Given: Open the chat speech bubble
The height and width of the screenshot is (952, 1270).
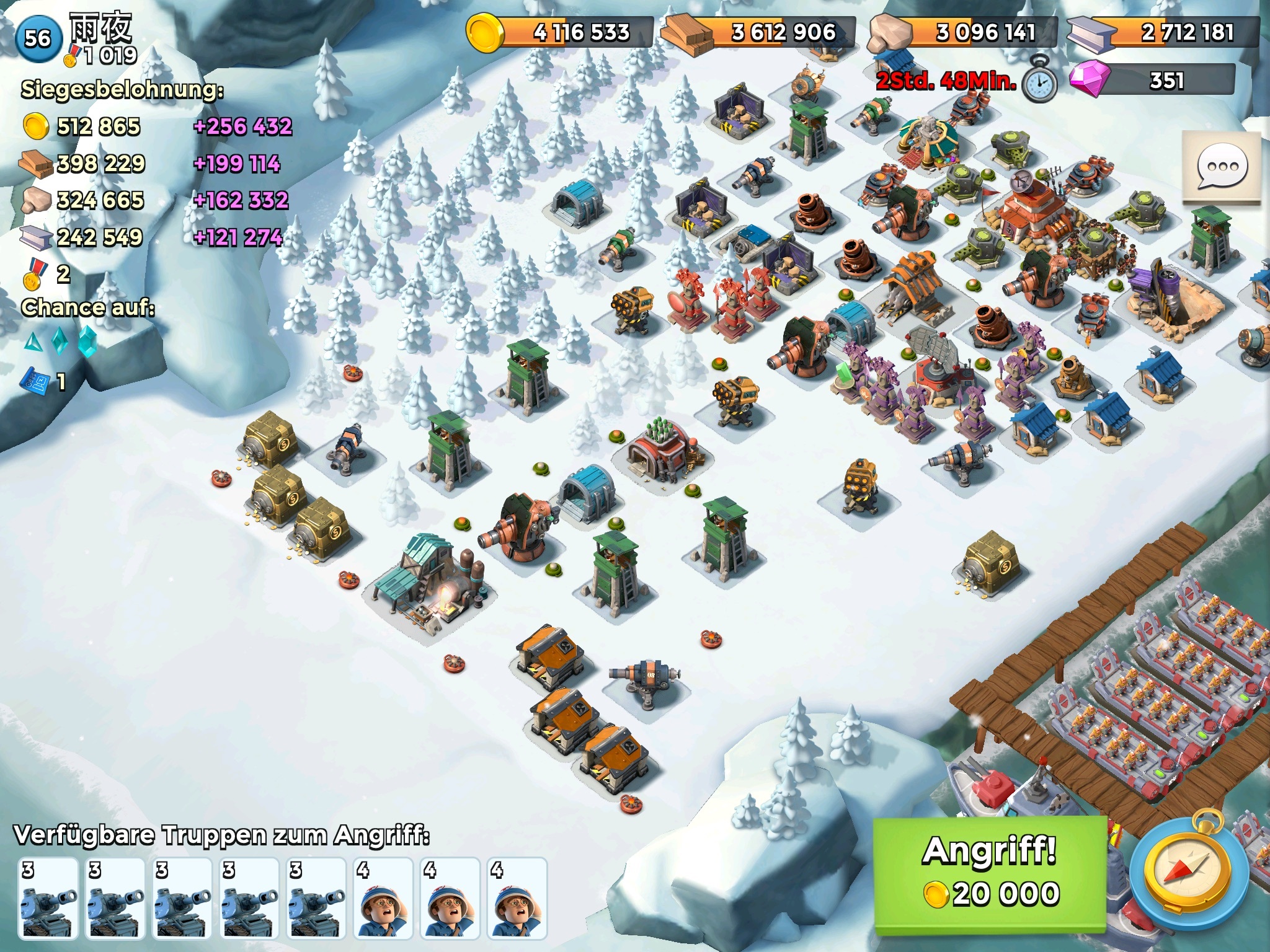Looking at the screenshot, I should pos(1222,167).
